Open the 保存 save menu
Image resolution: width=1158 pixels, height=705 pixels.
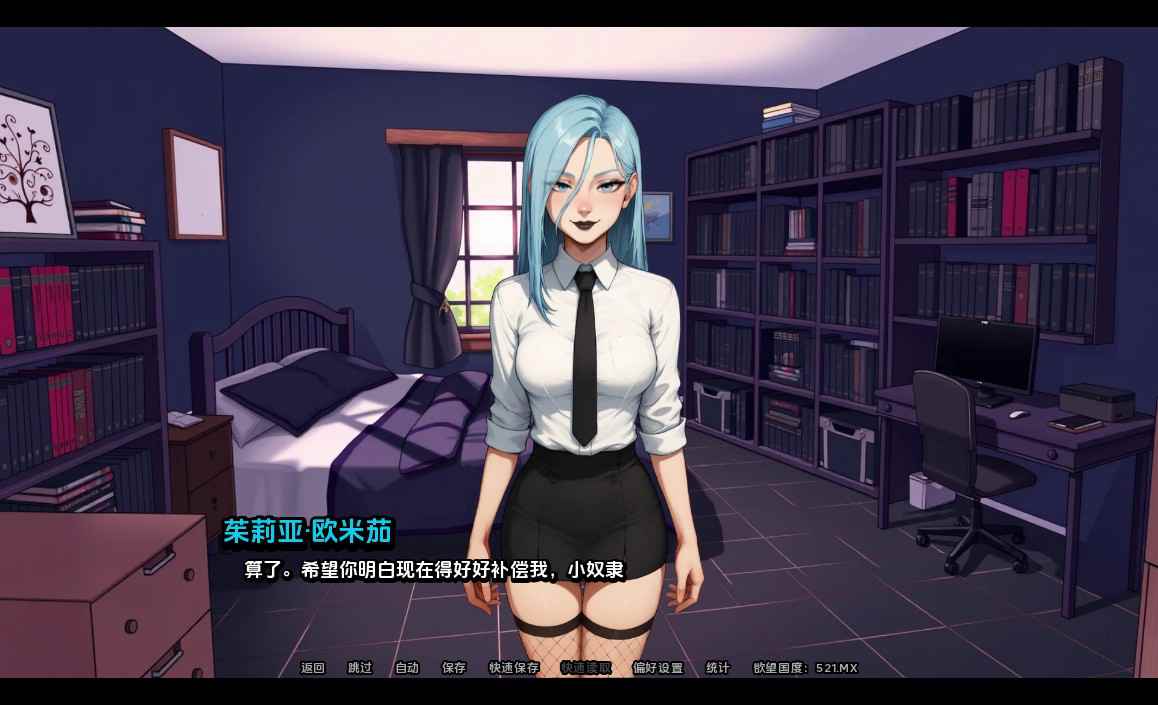coord(454,668)
